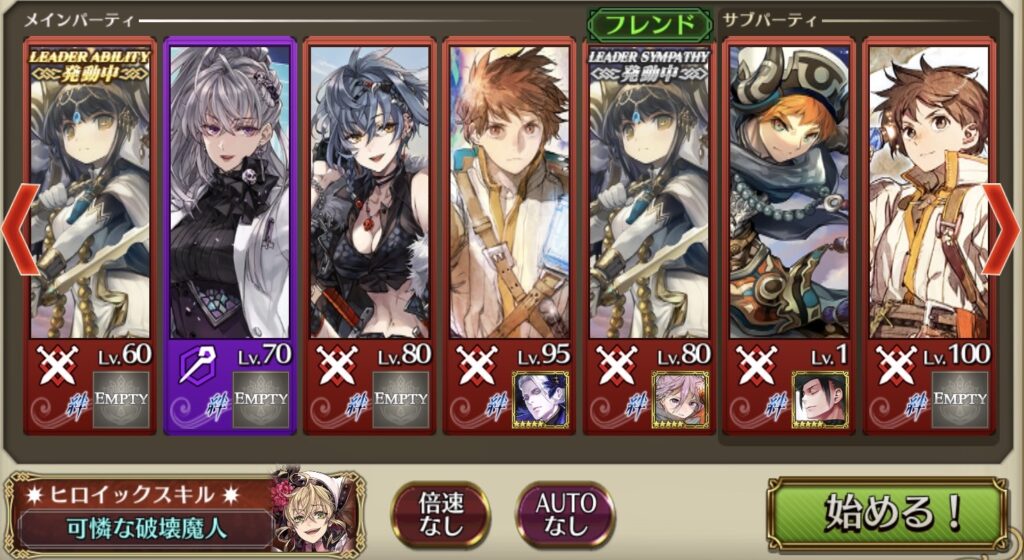Start the battle with 始める! button
This screenshot has width=1024, height=560.
point(885,514)
